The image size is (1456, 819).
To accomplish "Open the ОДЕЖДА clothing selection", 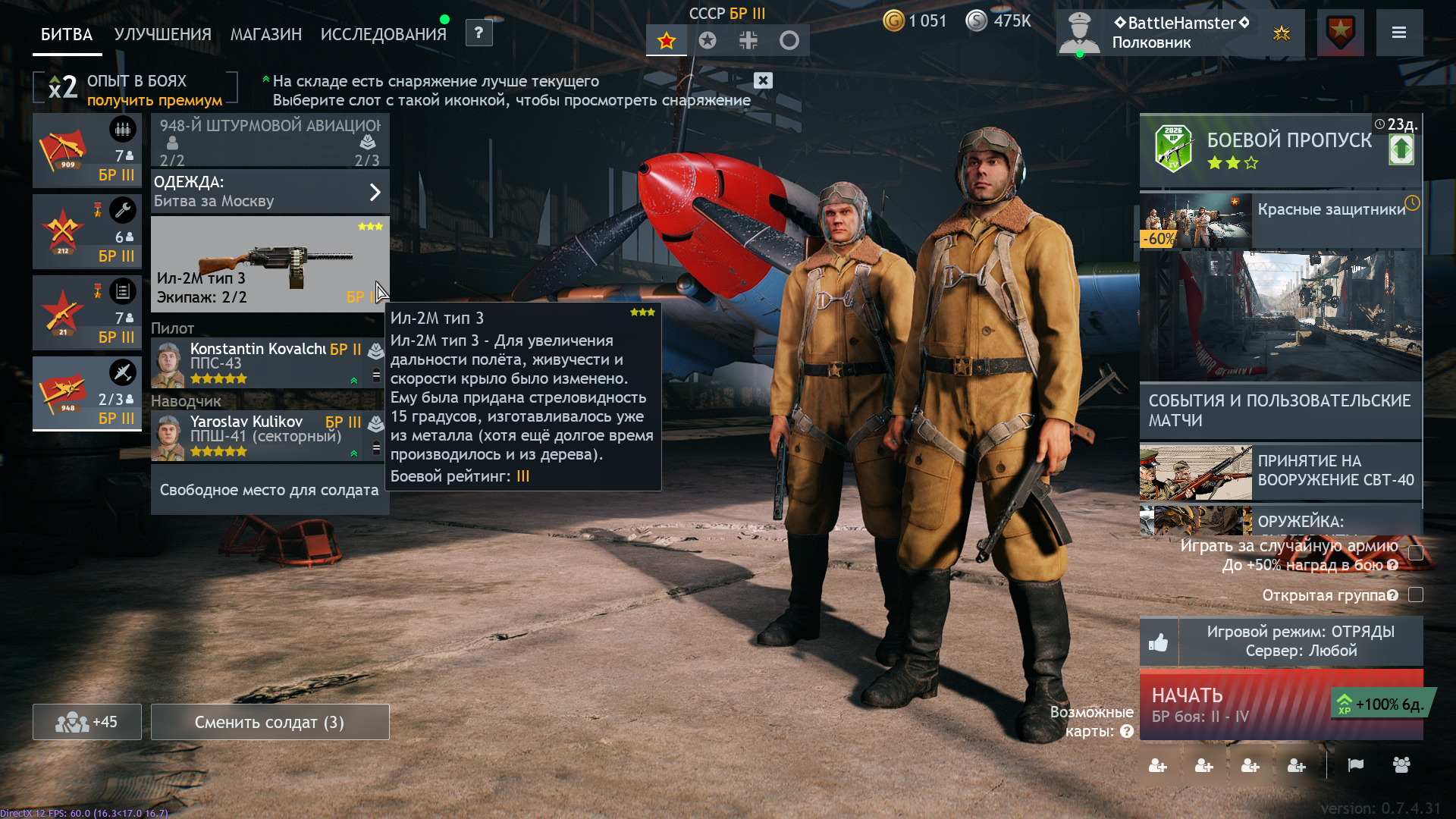I will [x=269, y=191].
